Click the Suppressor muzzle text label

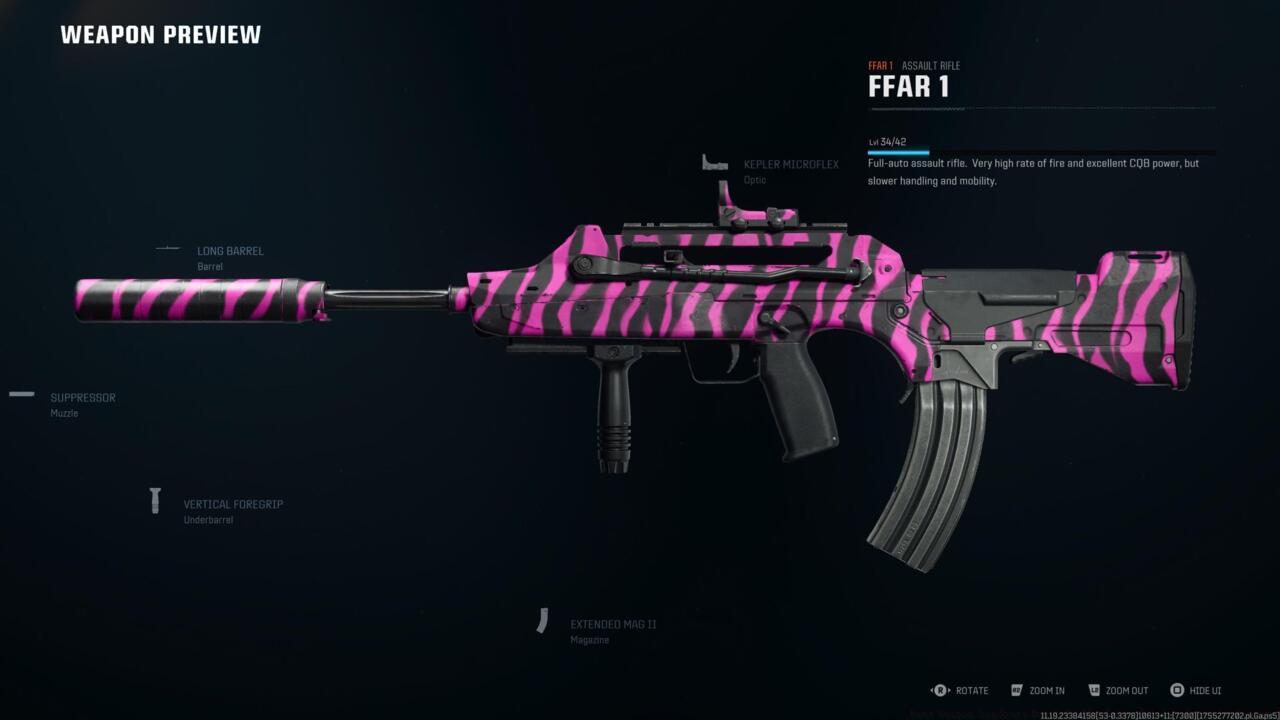pos(82,397)
